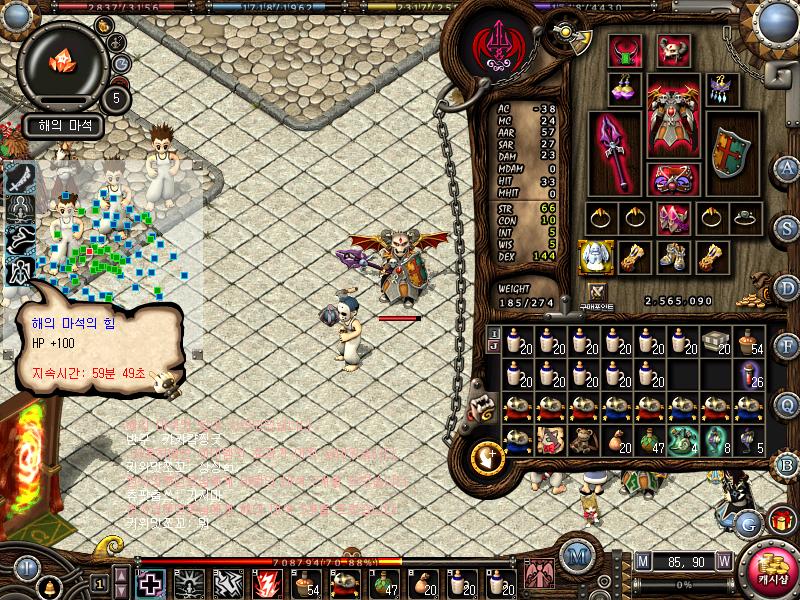Open the red gift box icon
Image resolution: width=800 pixels, height=600 pixels.
click(x=780, y=521)
